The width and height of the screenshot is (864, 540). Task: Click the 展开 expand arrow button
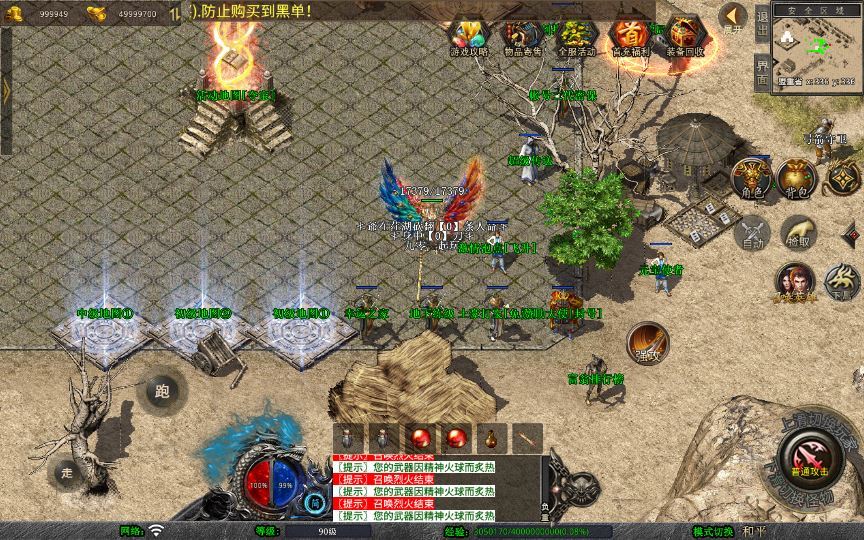(x=735, y=16)
